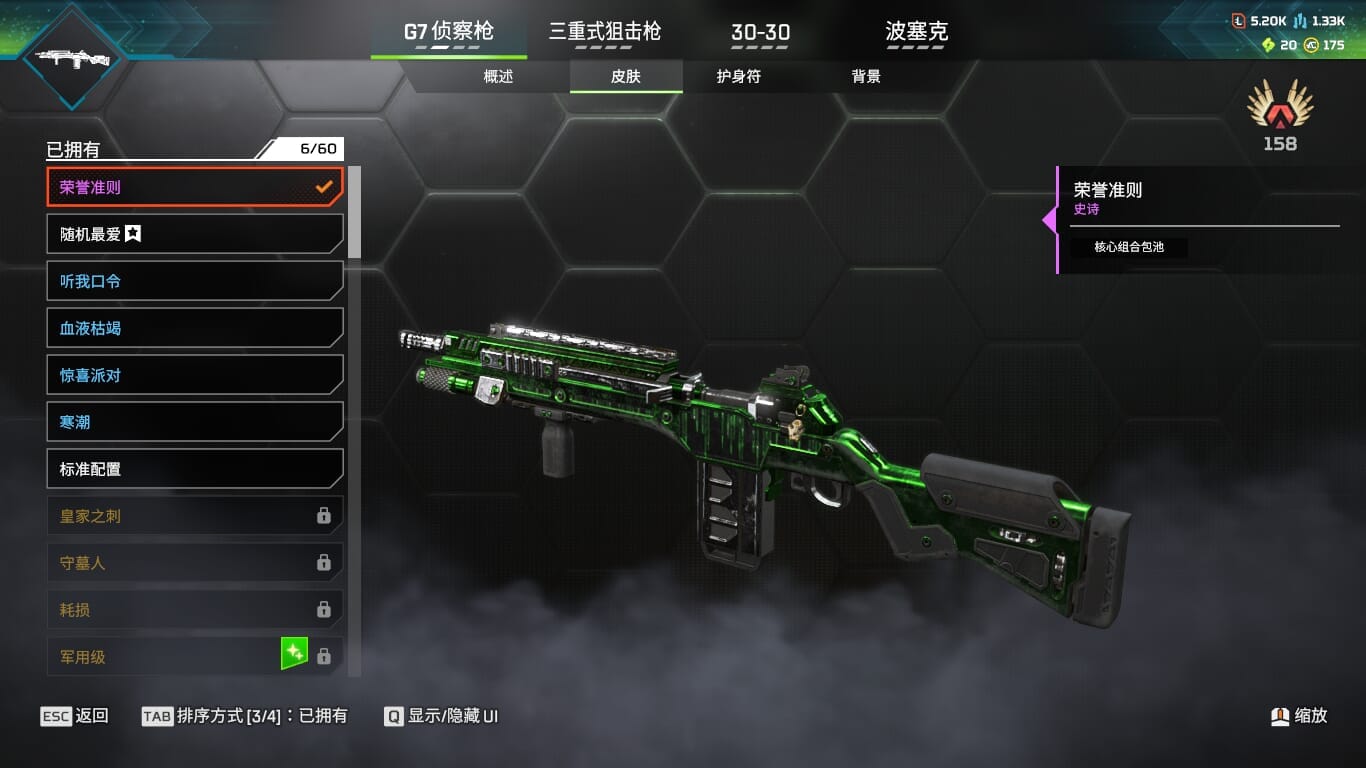Open the 30-30 weapon tab
Screen dimensions: 1366x768
(x=760, y=32)
